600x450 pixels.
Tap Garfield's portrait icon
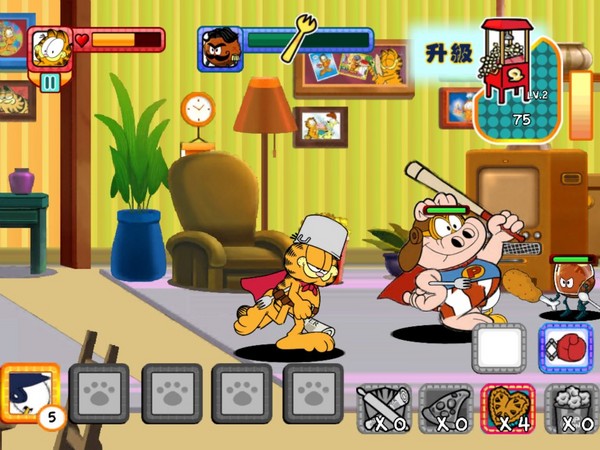coord(50,45)
